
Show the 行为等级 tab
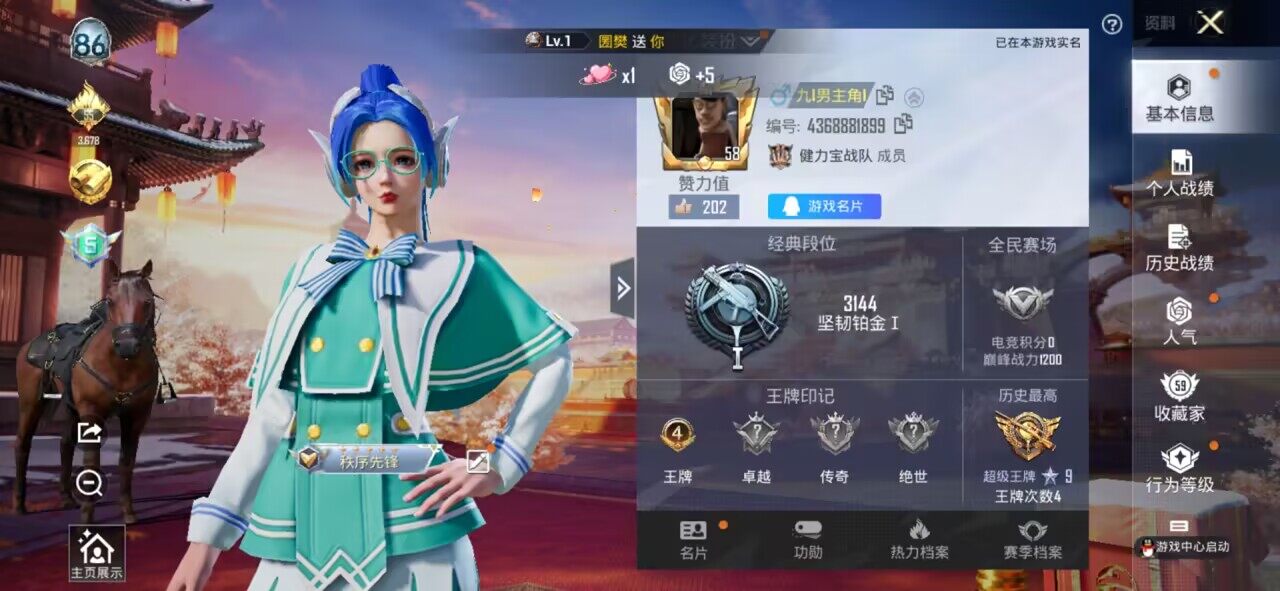coord(1180,469)
